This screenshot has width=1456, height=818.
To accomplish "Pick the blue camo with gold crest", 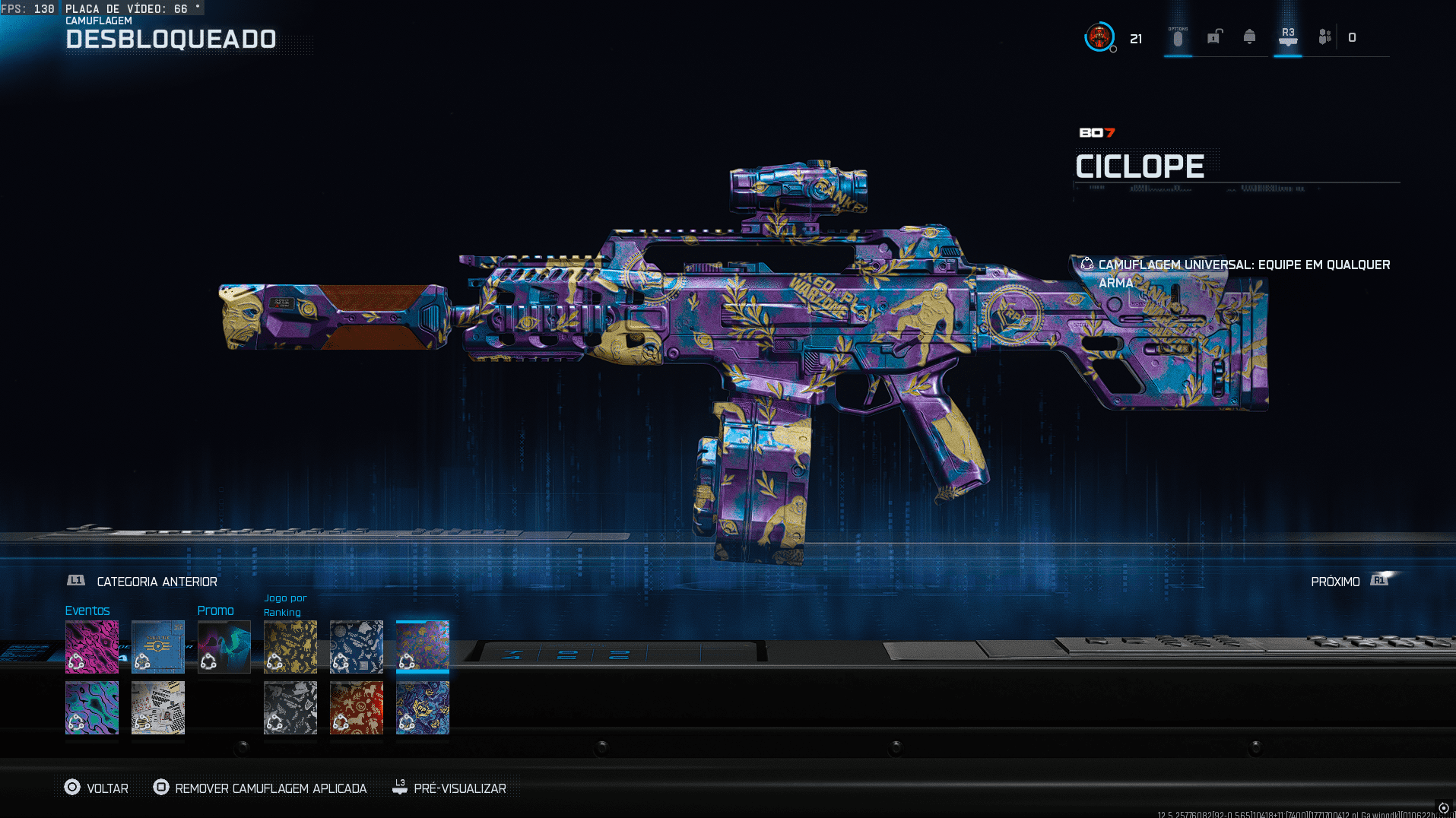I will pyautogui.click(x=423, y=708).
